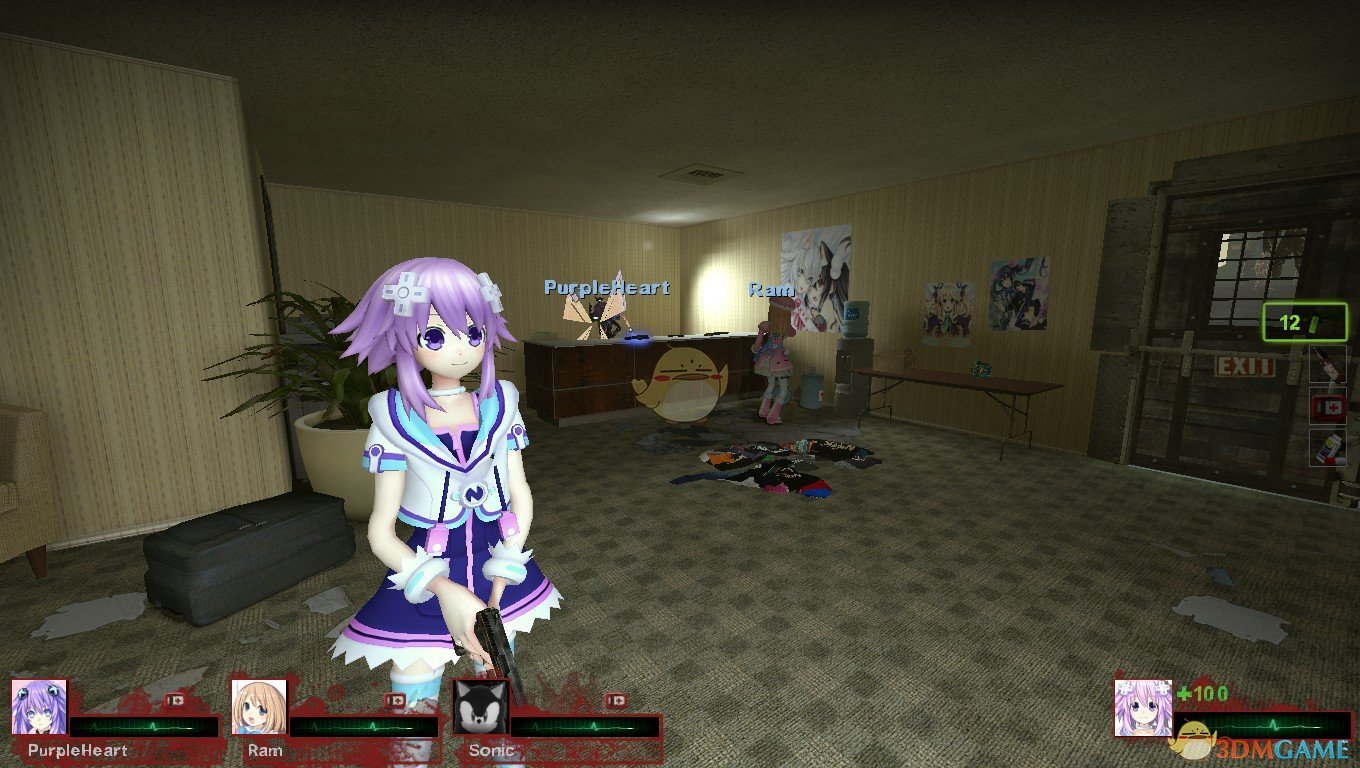Click the green +100 health text
The height and width of the screenshot is (768, 1360).
tap(1203, 692)
